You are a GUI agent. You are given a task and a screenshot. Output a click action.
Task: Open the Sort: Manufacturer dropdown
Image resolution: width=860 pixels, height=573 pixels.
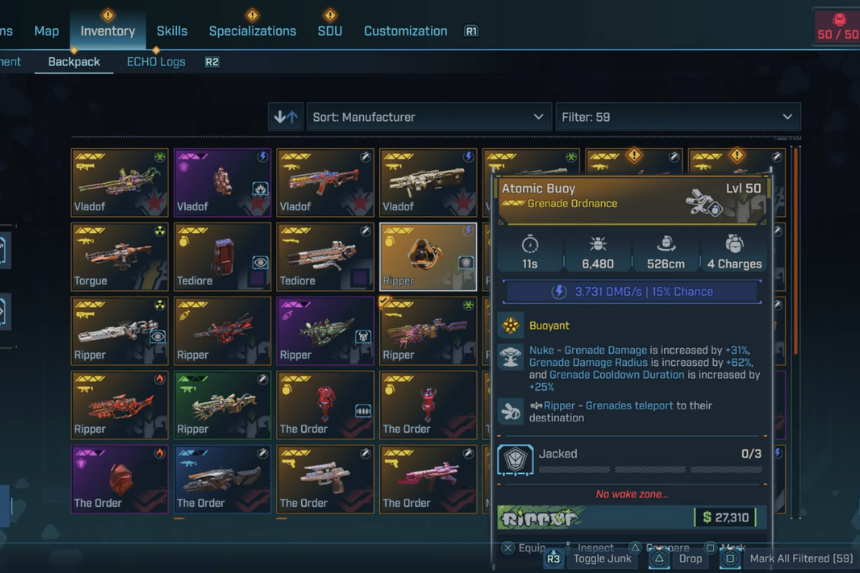[x=429, y=117]
